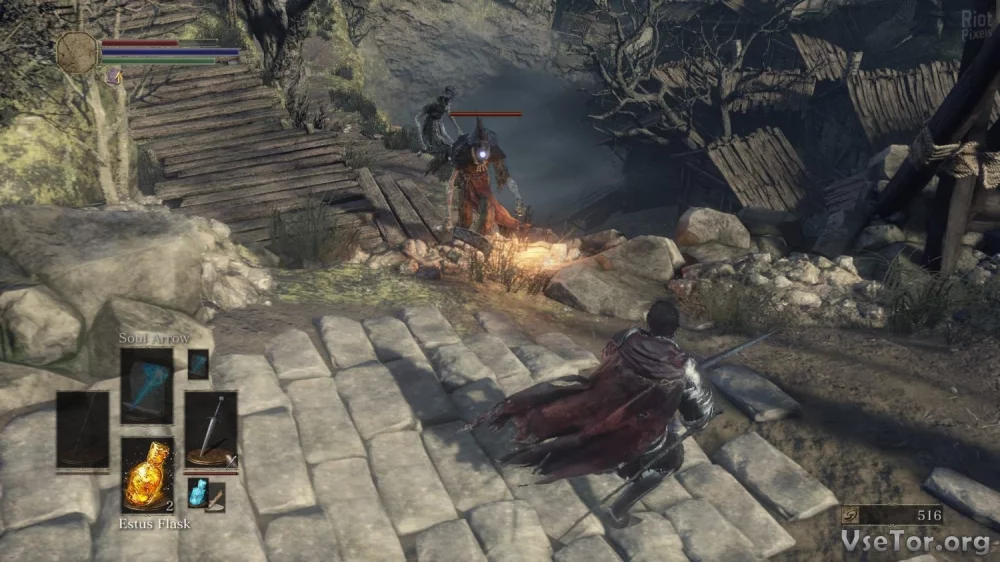Select the Estus Flask item slot
1000x562 pixels.
(147, 475)
